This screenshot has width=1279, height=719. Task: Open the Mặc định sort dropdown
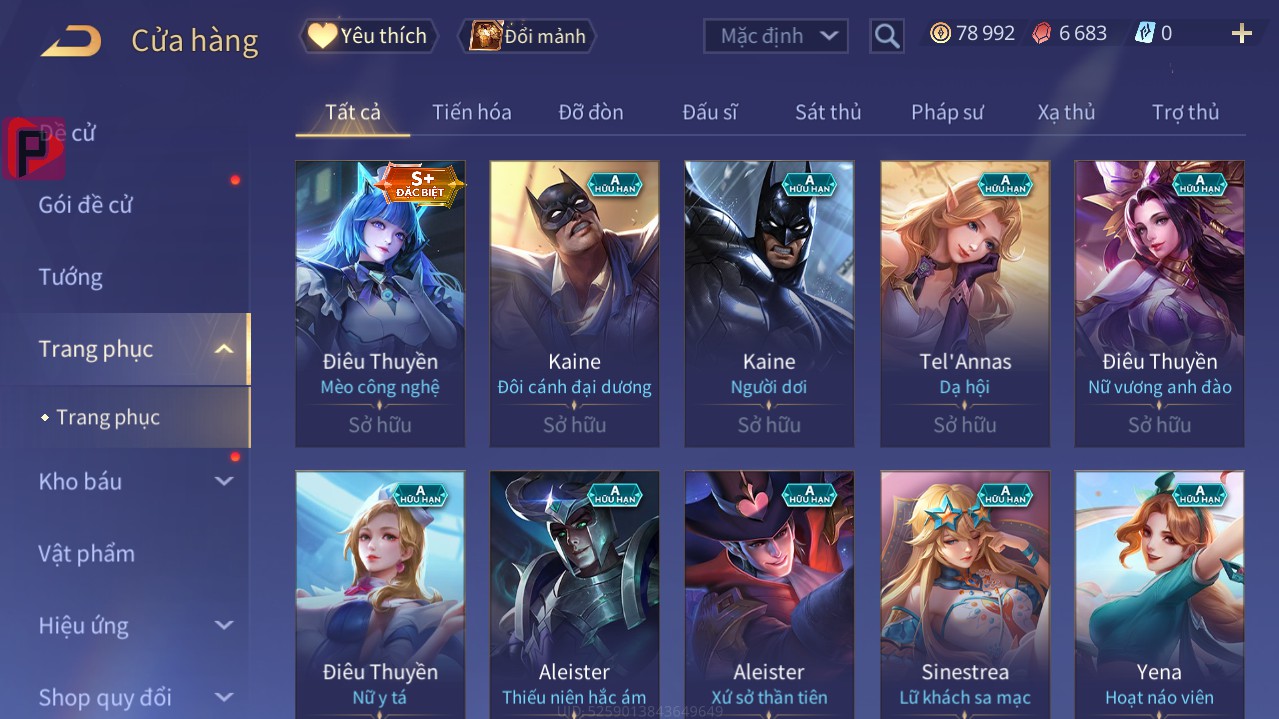point(776,36)
